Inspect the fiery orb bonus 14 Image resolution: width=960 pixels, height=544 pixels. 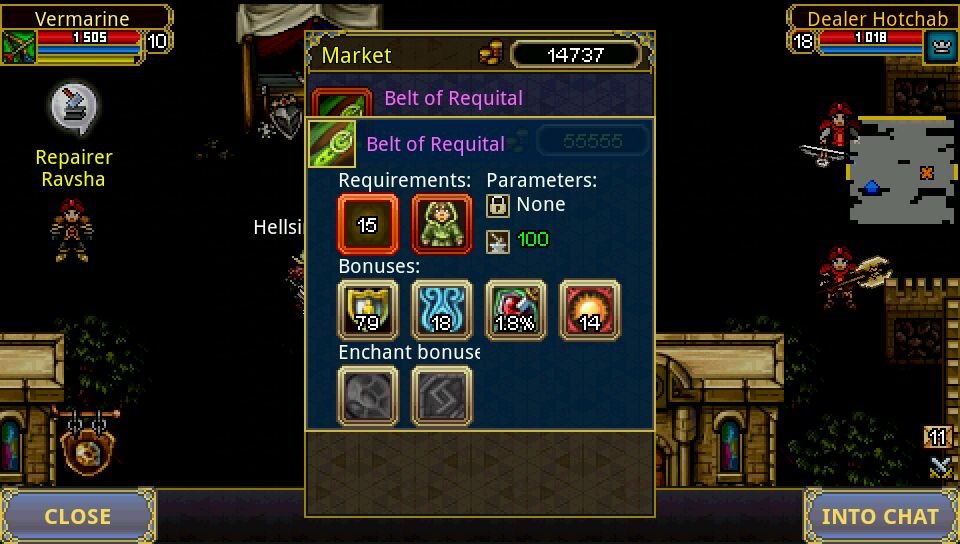589,310
